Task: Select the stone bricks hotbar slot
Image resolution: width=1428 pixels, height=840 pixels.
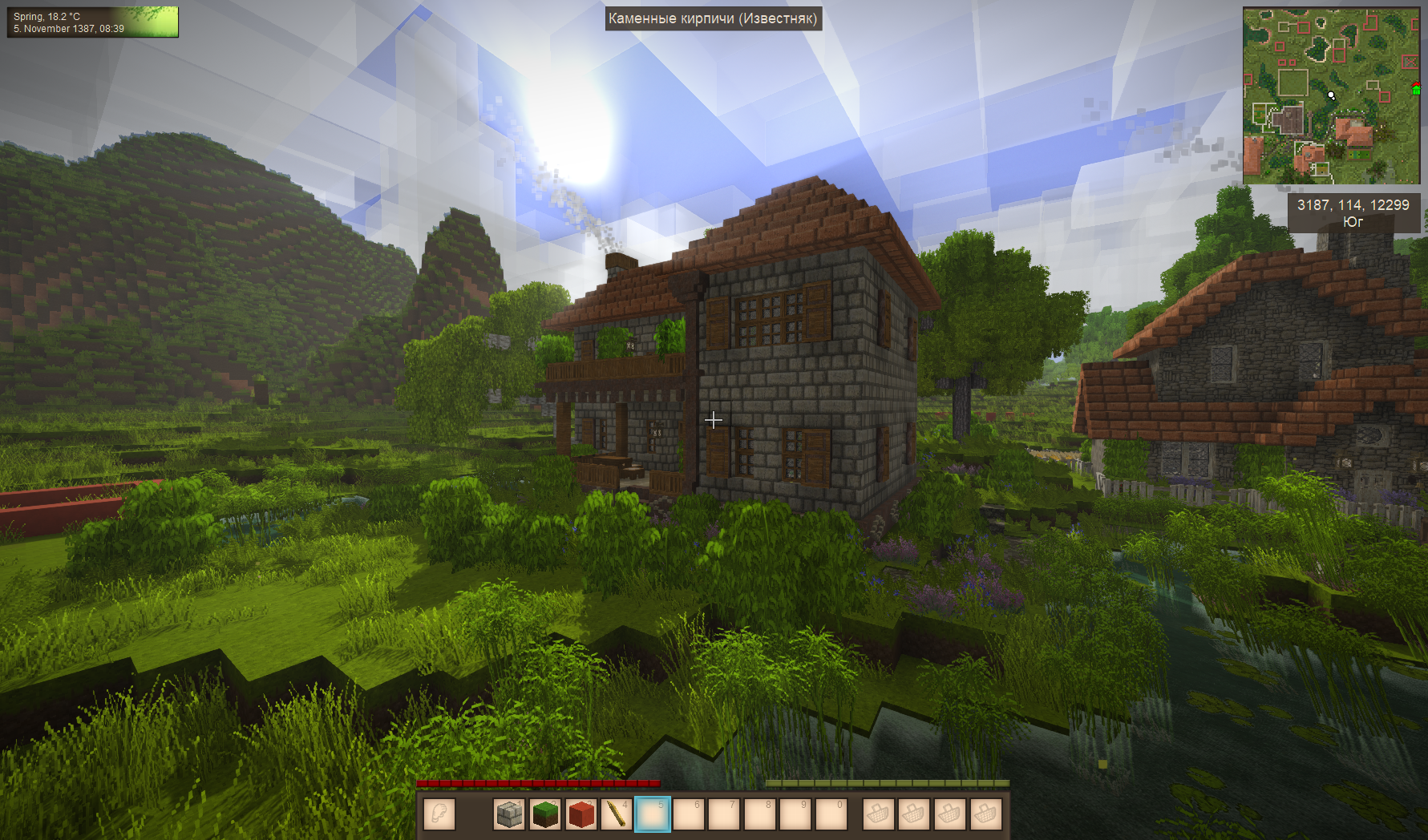Action: point(509,814)
